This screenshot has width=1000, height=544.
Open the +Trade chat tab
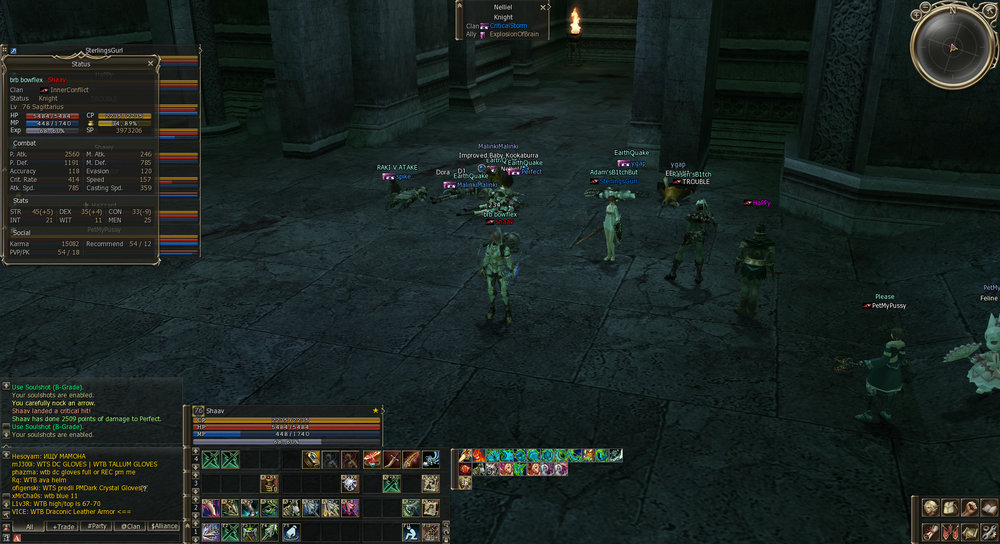64,525
